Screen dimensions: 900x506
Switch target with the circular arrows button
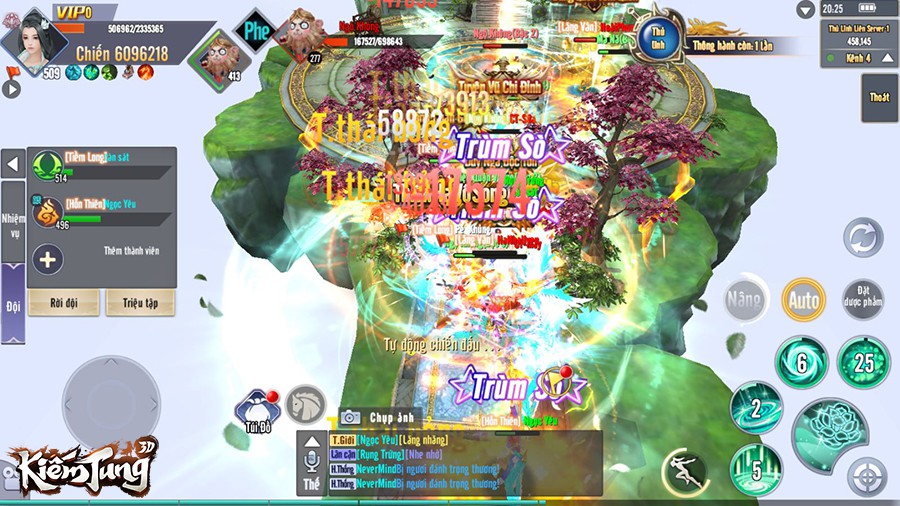click(x=862, y=239)
